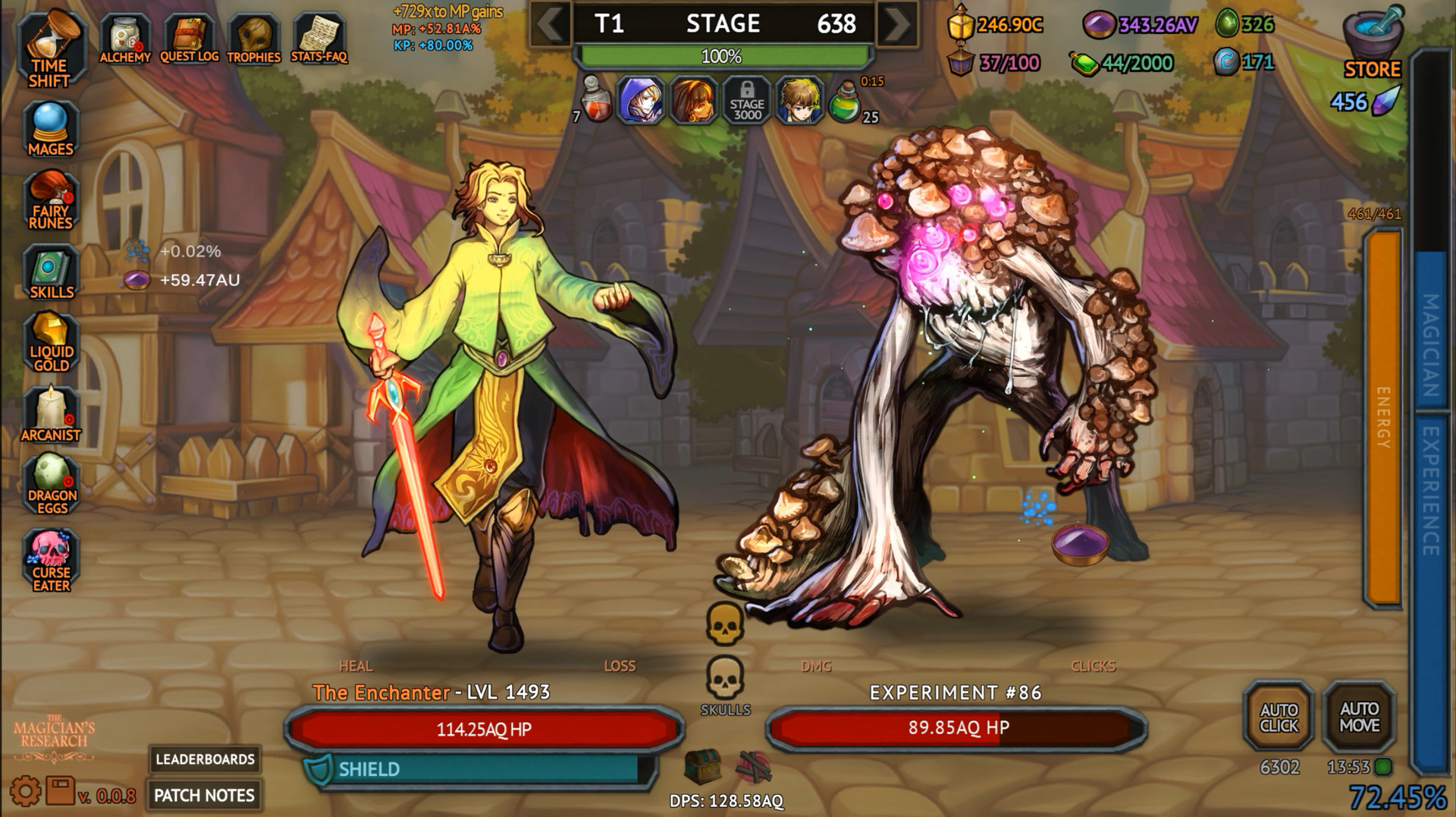Toggle Auto Move
The height and width of the screenshot is (817, 1456).
click(1359, 716)
